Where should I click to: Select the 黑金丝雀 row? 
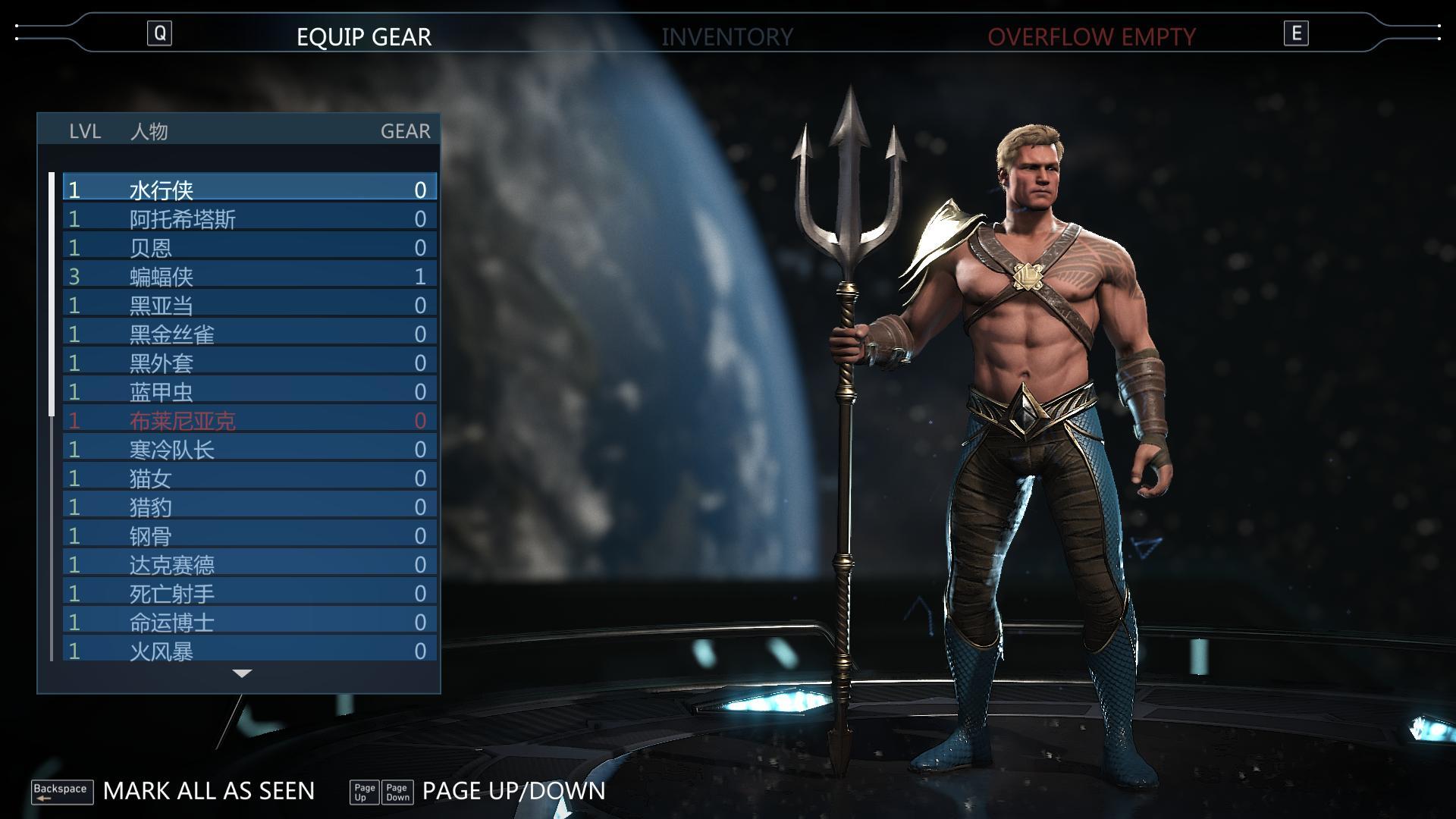(249, 334)
